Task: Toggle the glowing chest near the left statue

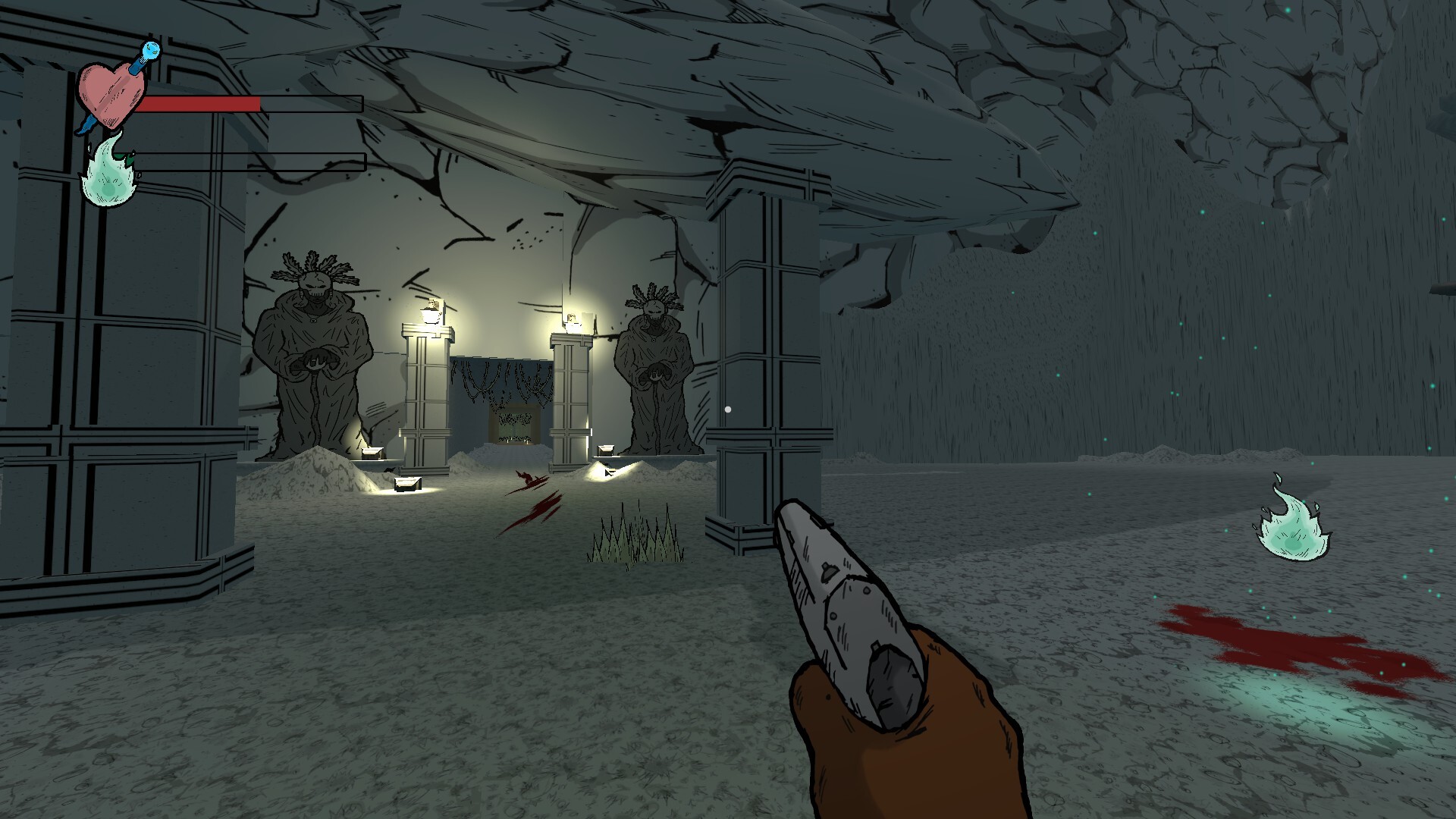Action: tap(372, 453)
